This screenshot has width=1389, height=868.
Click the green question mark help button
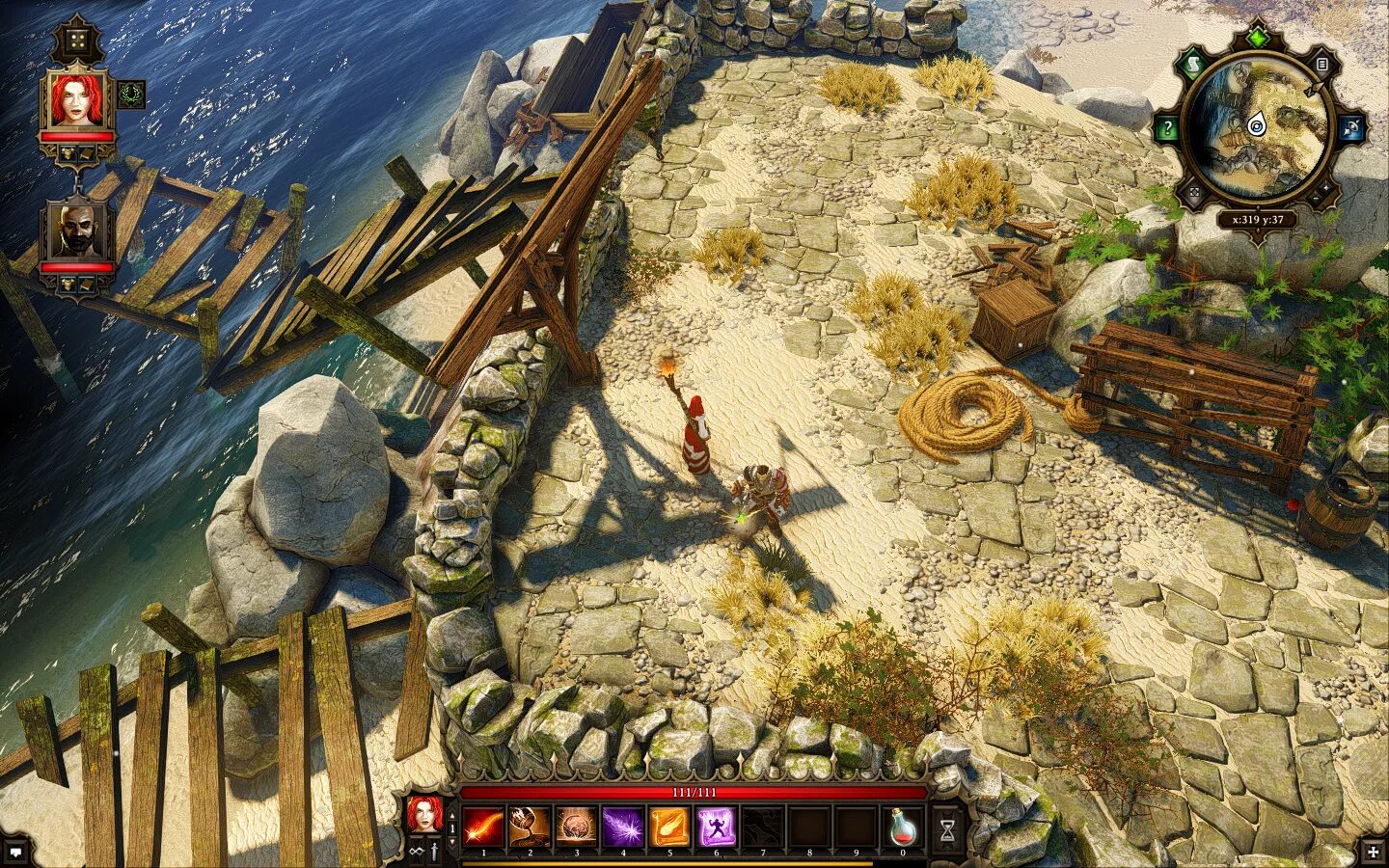pos(1167,127)
